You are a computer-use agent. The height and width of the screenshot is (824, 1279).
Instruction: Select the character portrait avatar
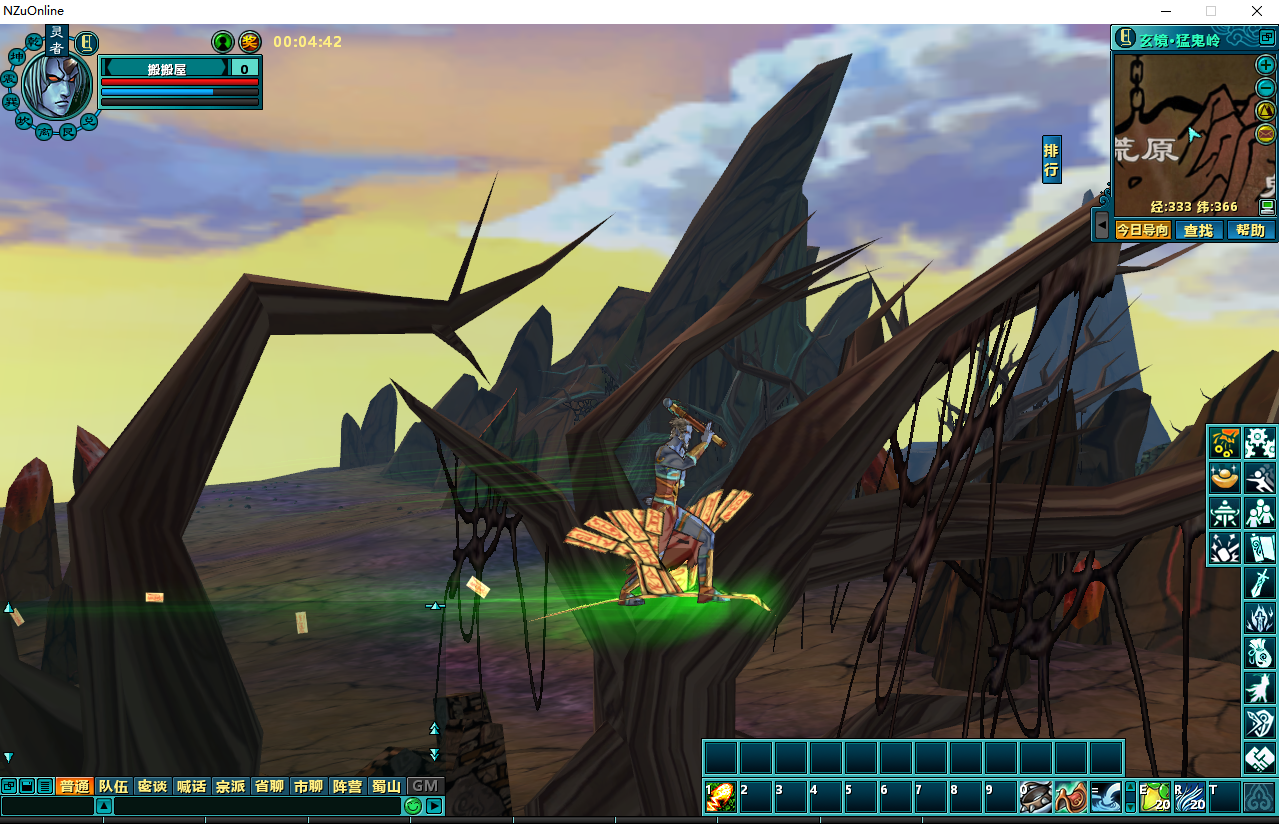(x=56, y=86)
